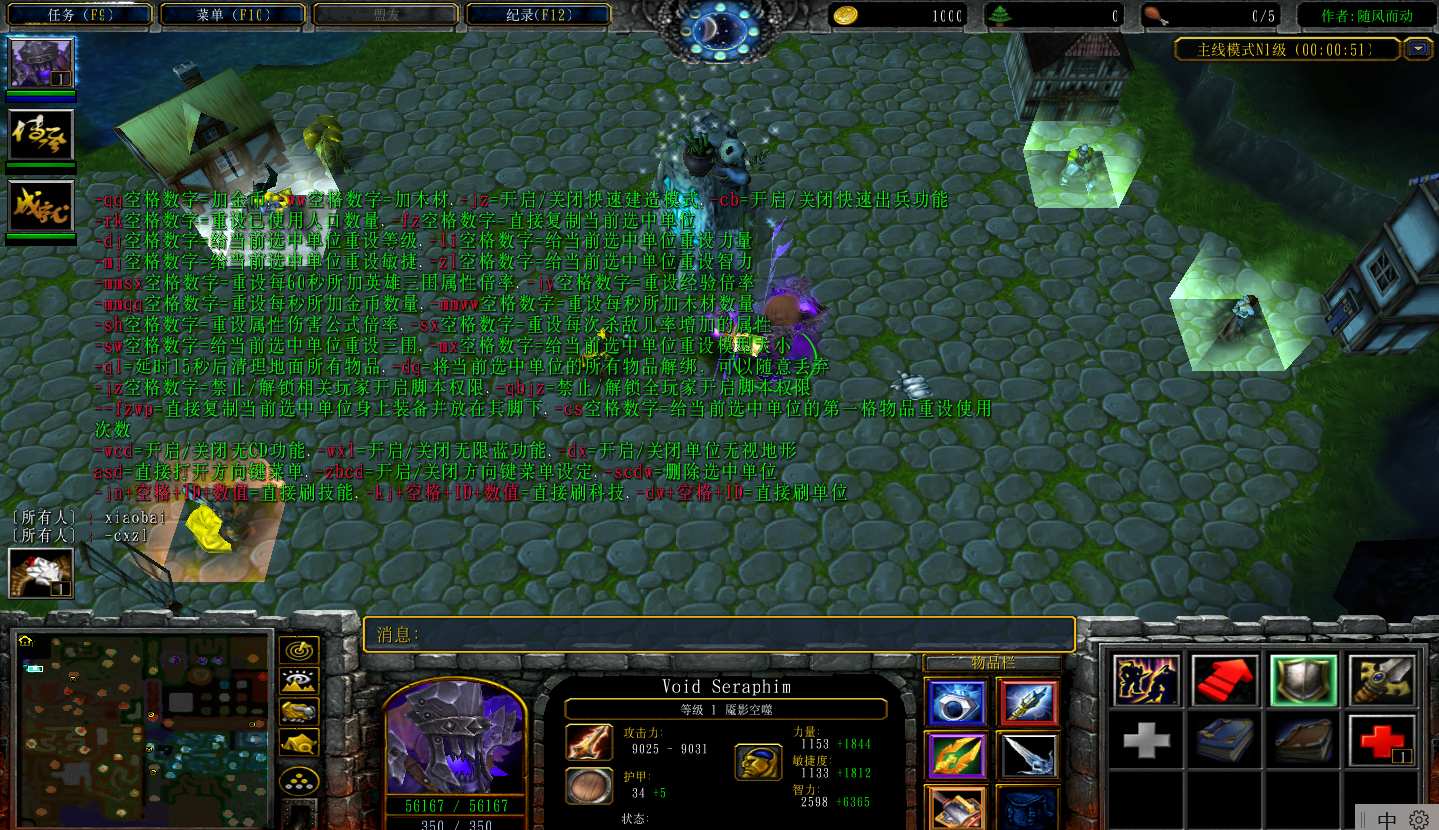The width and height of the screenshot is (1439, 830).
Task: Activate the red upward arrow ability
Action: (1226, 681)
